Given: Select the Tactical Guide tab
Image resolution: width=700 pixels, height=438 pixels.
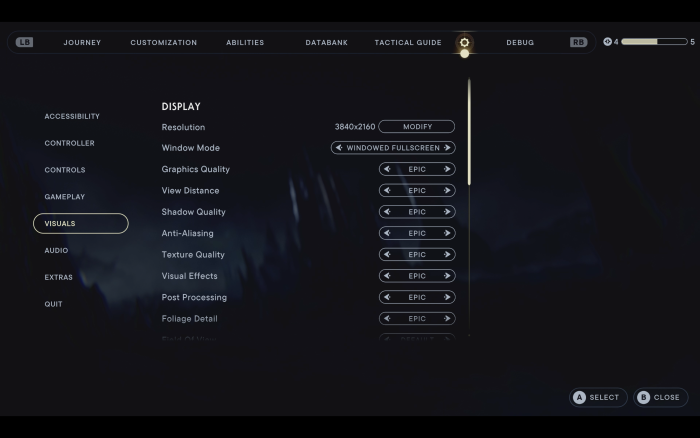Looking at the screenshot, I should pos(408,43).
